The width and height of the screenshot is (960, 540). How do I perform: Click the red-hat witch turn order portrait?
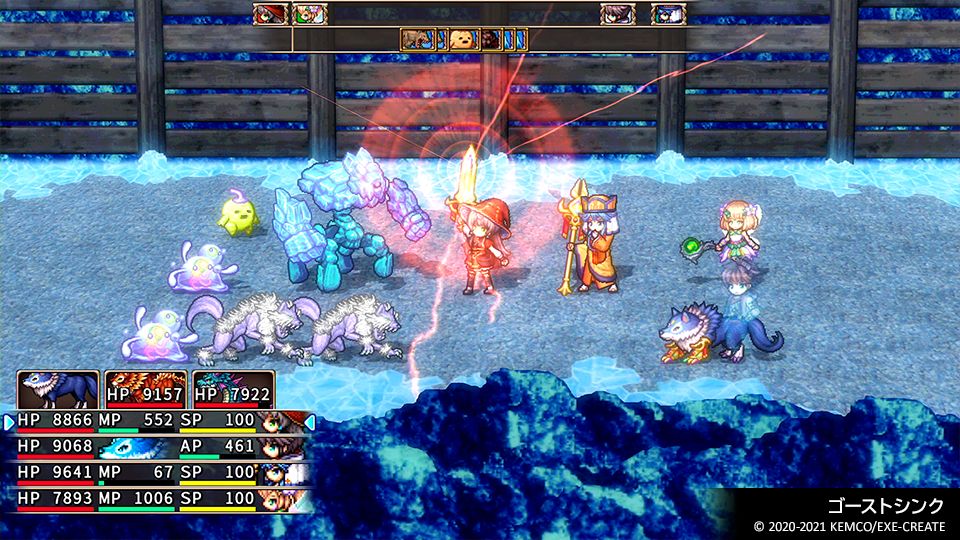pos(269,14)
